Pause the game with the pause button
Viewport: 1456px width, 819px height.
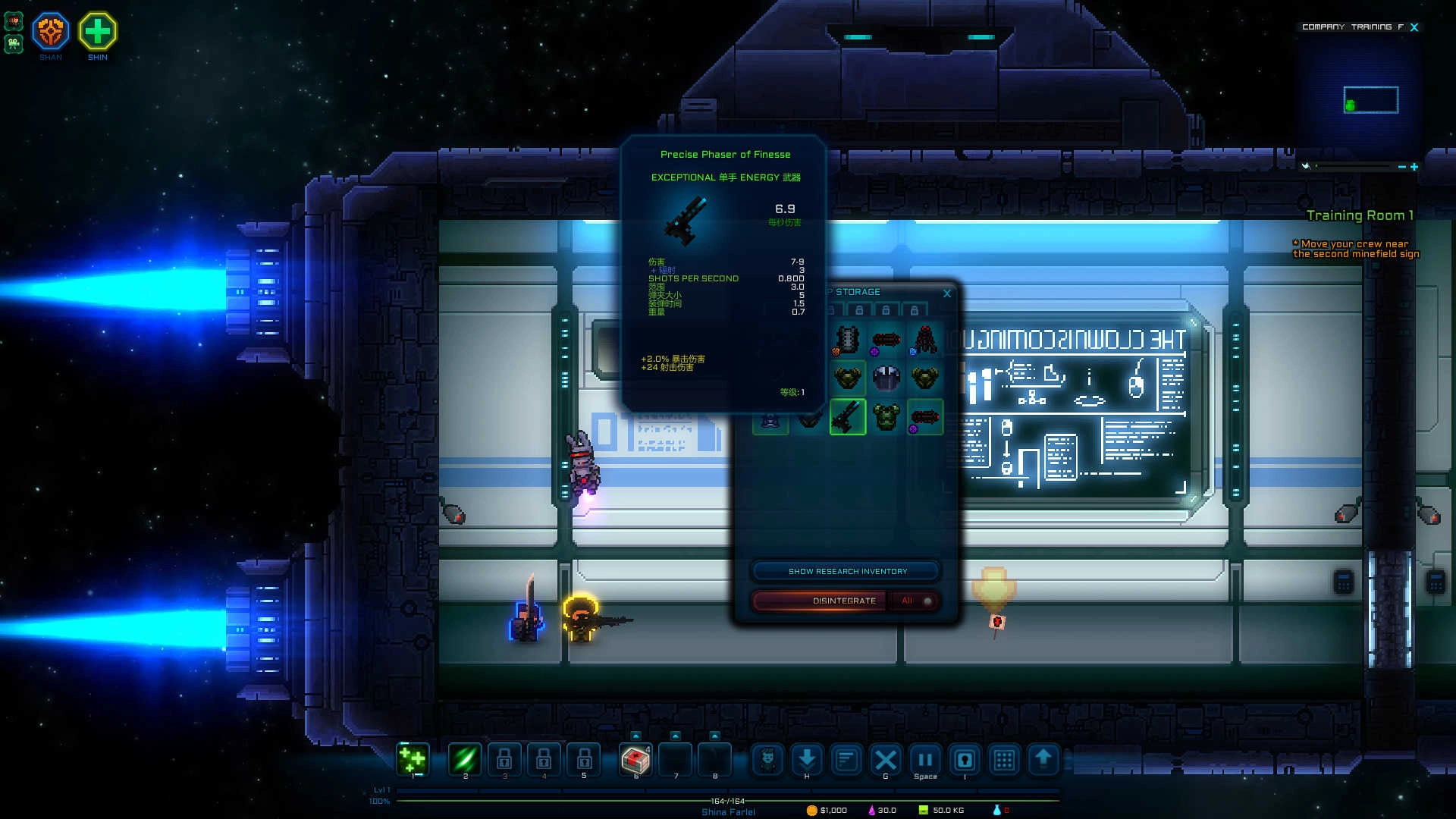(x=925, y=758)
